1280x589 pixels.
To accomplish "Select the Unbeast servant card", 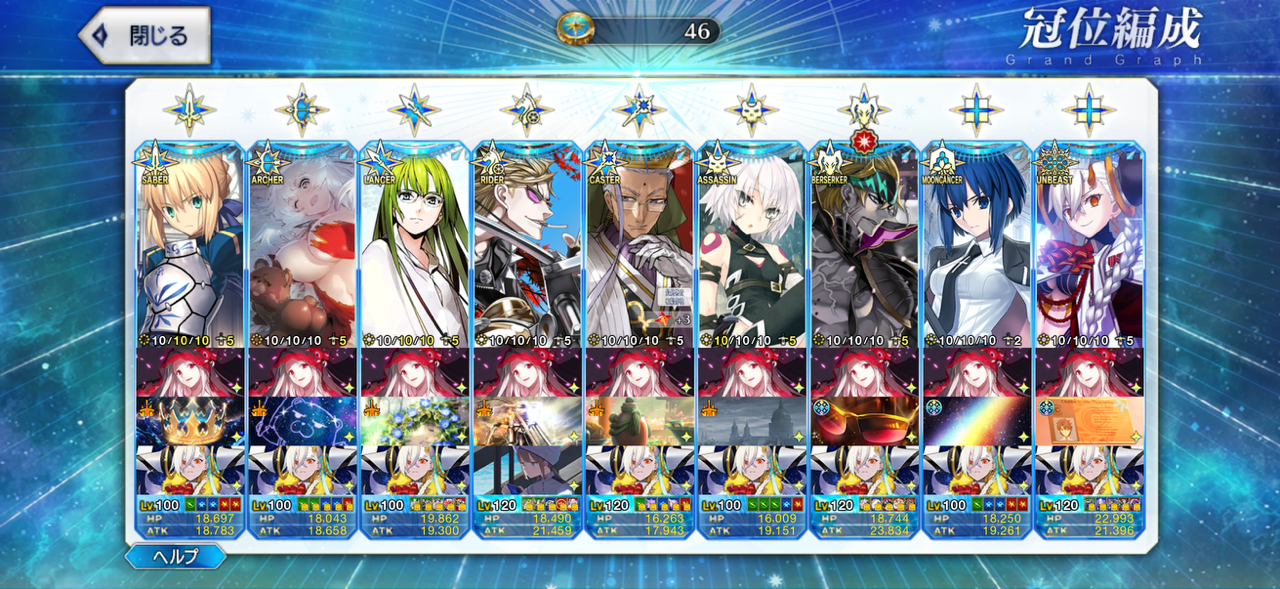I will [1088, 245].
